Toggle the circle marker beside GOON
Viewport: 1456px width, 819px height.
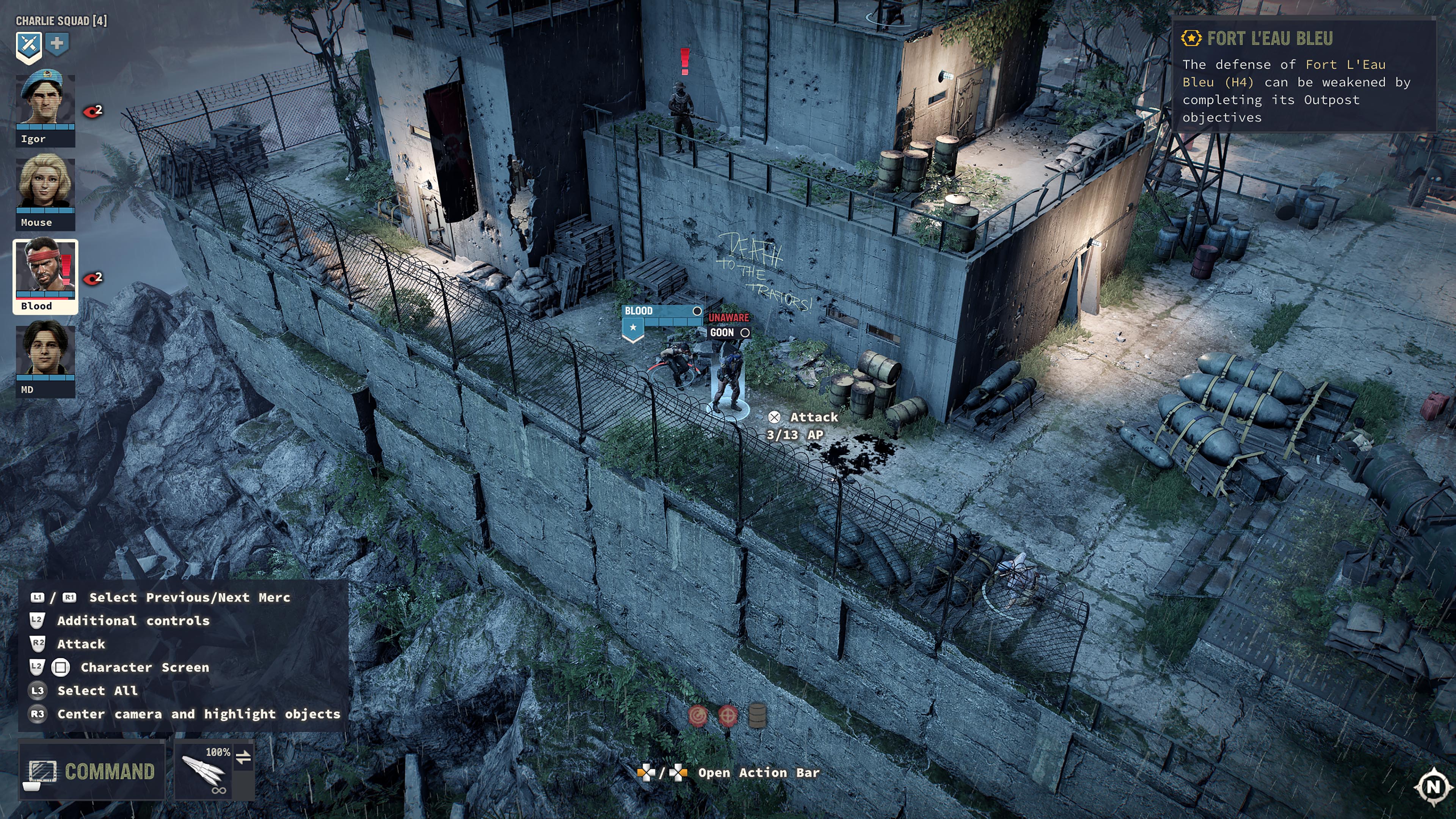745,333
